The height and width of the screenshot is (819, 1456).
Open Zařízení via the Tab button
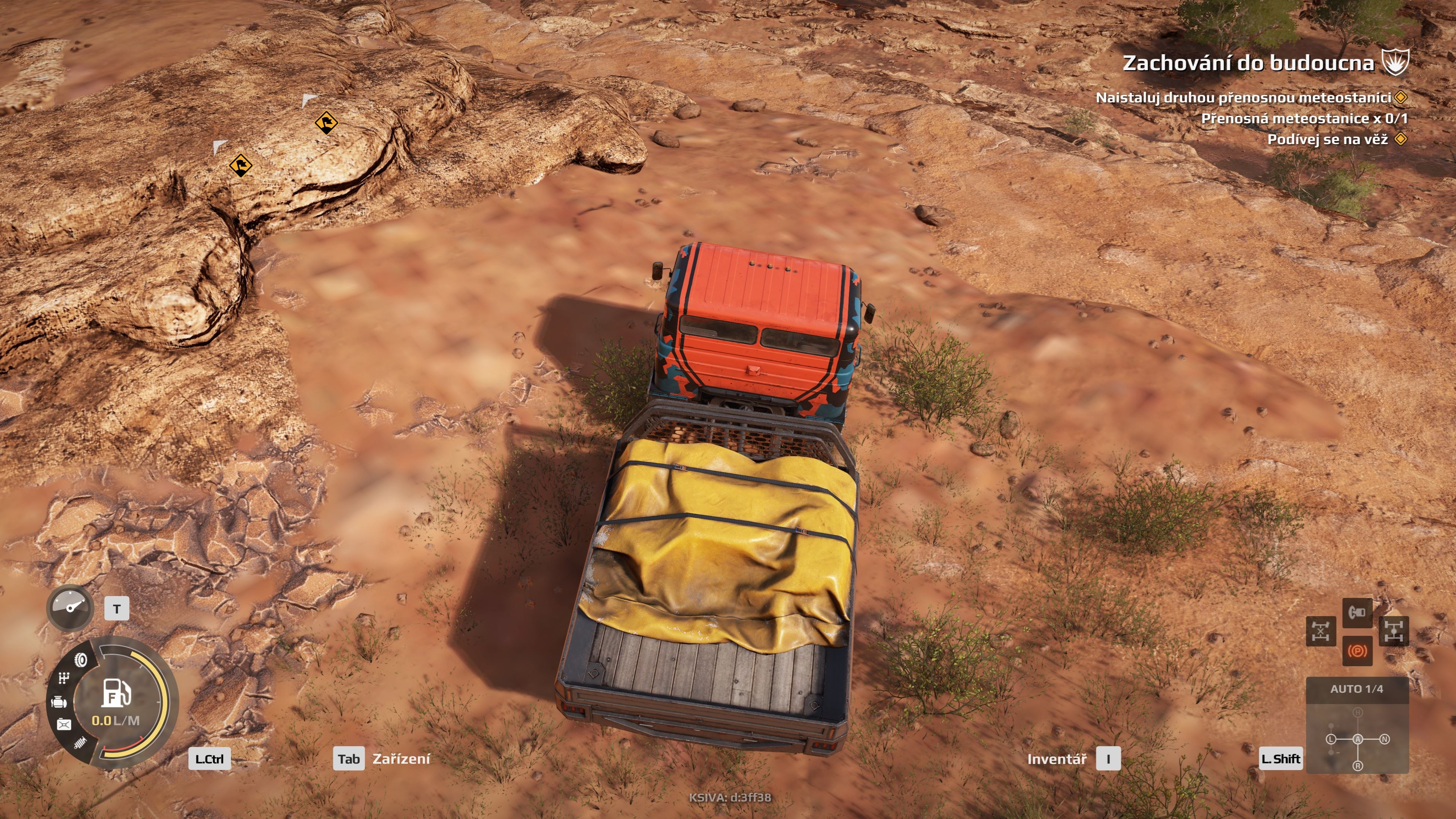(349, 759)
